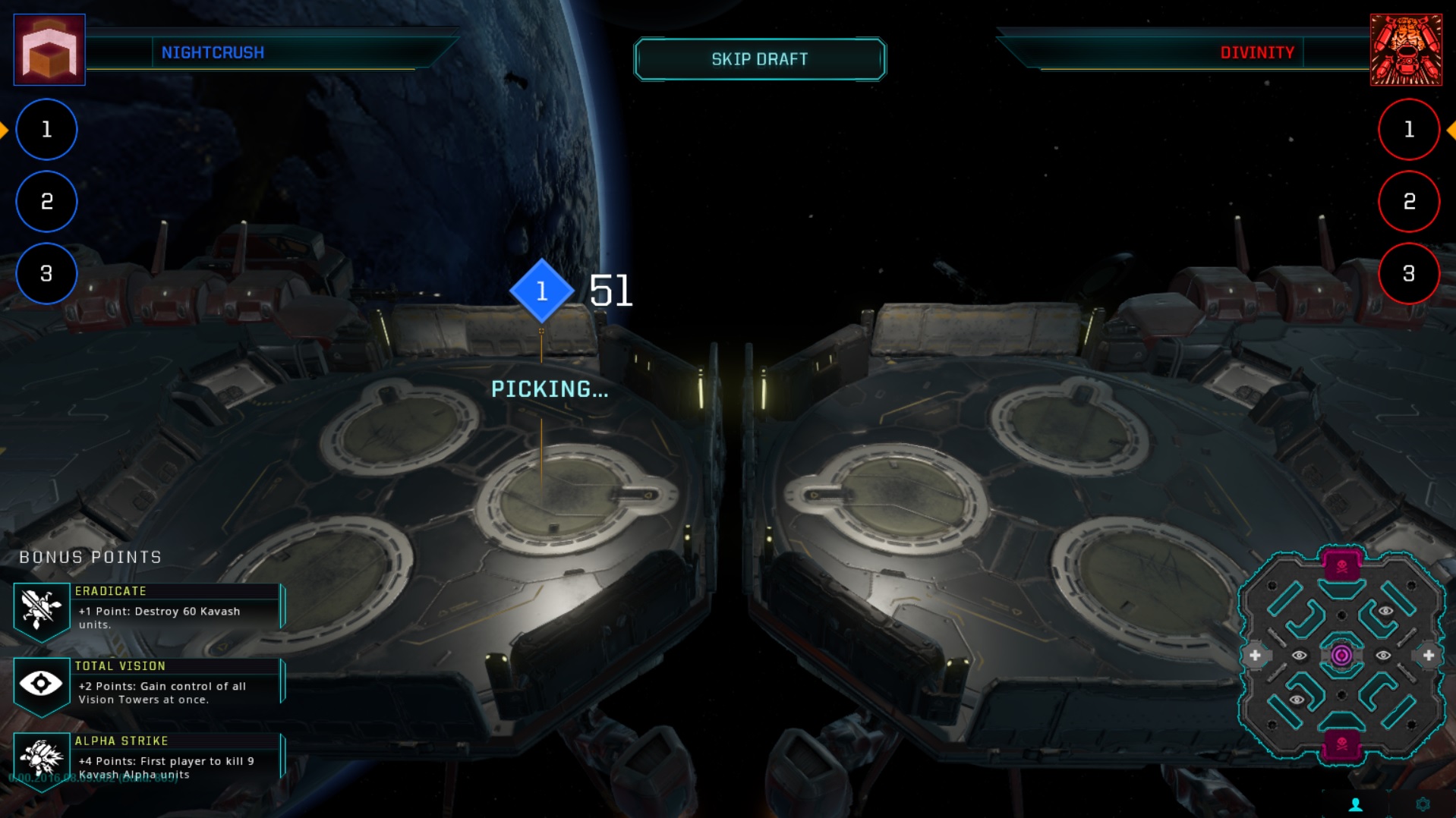Open settings via the gear icon
Image resolution: width=1456 pixels, height=818 pixels.
(x=1423, y=804)
